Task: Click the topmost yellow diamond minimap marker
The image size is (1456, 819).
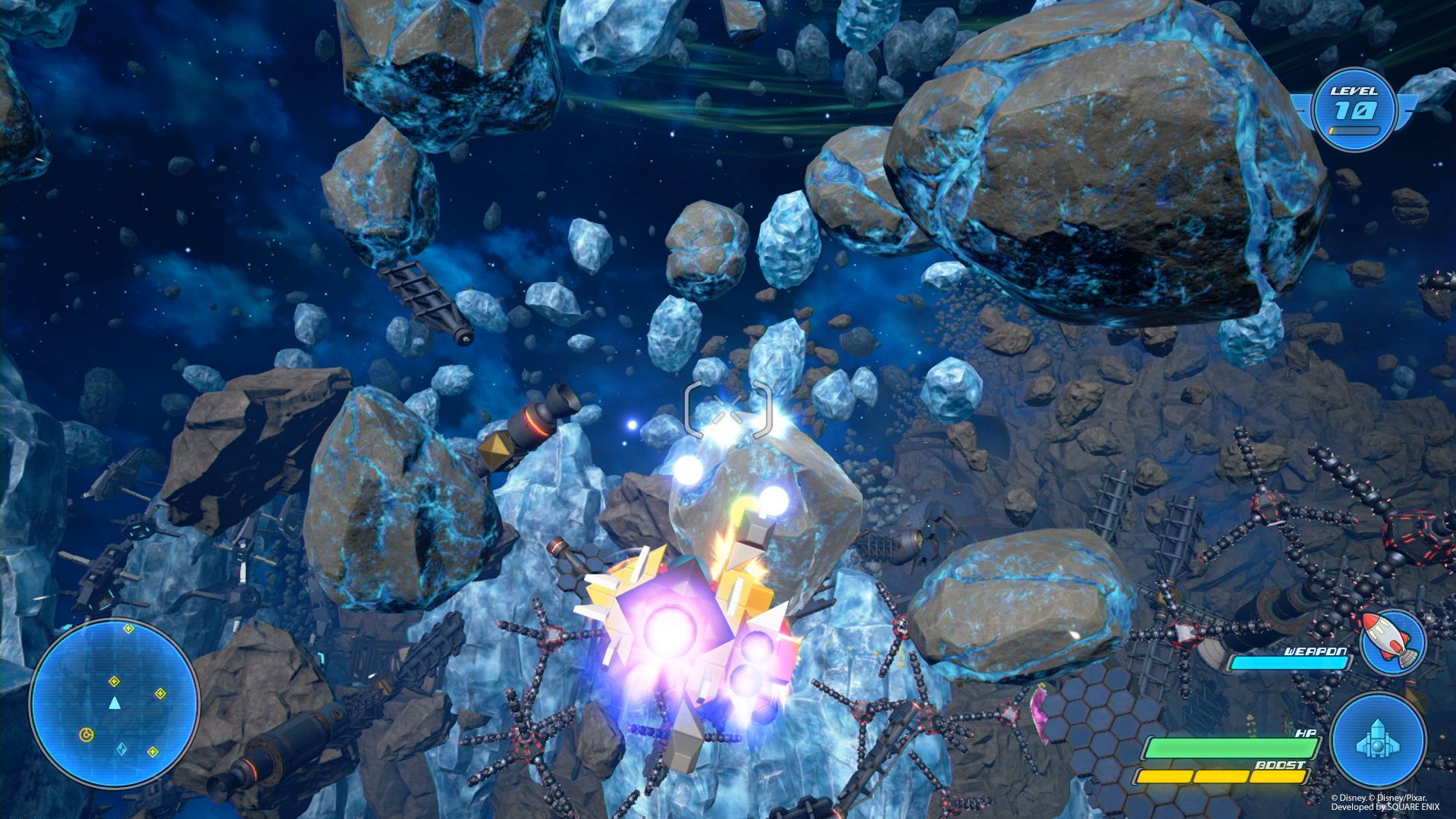Action: (128, 629)
